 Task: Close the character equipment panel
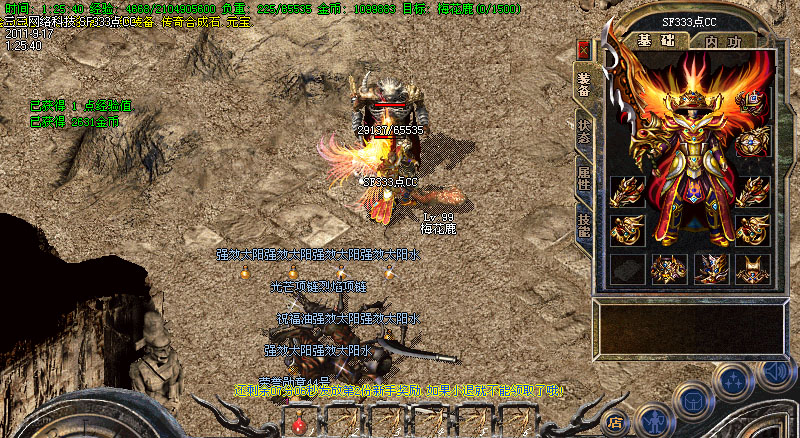click(x=584, y=50)
